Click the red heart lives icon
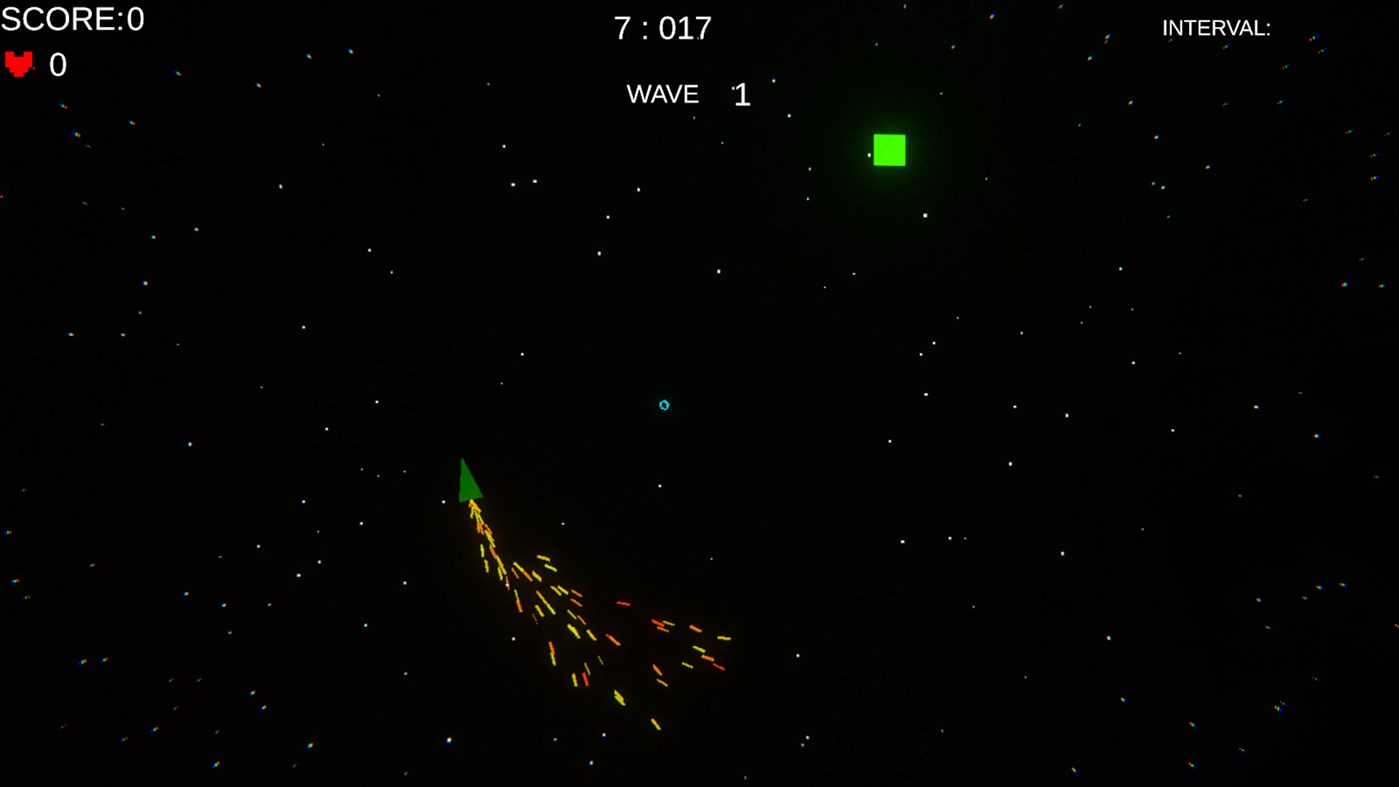Viewport: 1399px width, 787px height. coord(18,64)
